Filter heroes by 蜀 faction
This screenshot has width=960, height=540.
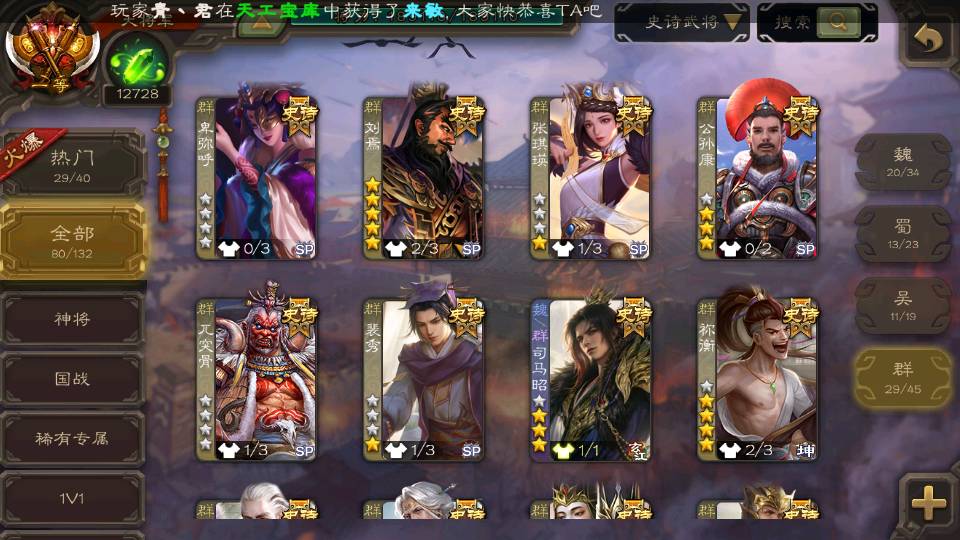pyautogui.click(x=903, y=234)
